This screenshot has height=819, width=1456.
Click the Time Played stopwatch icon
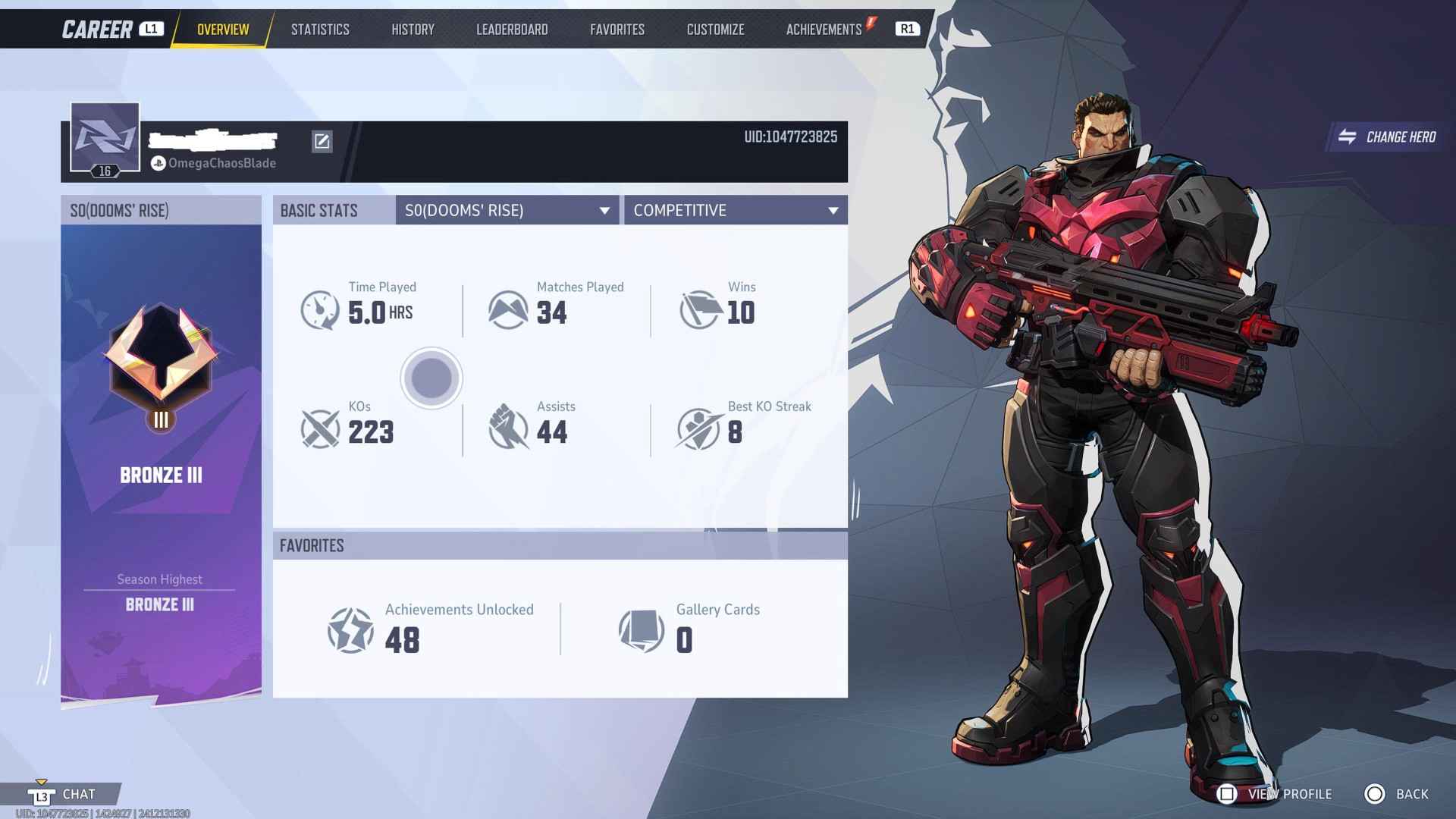coord(322,309)
